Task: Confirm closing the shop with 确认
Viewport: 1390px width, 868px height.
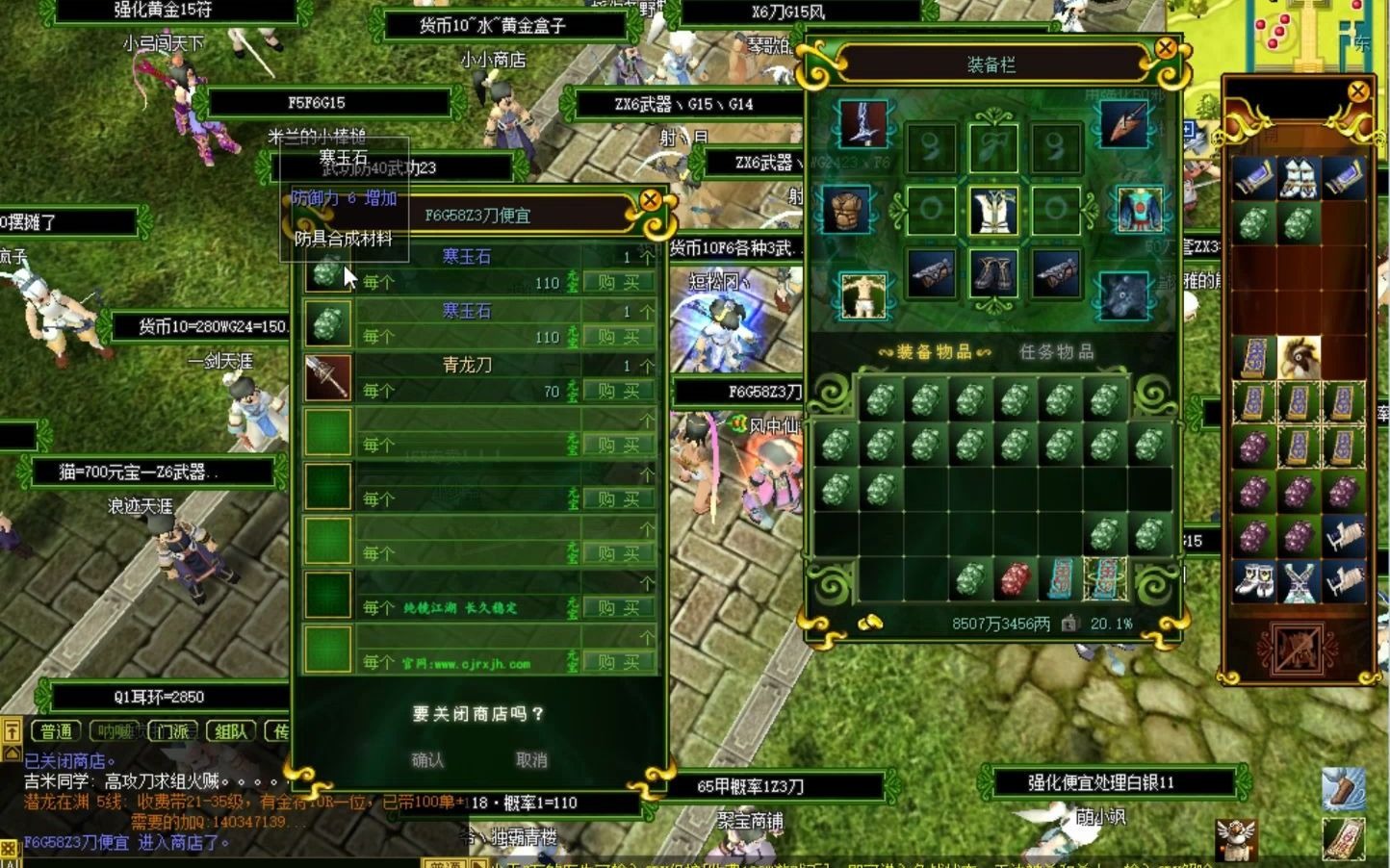Action: click(427, 760)
